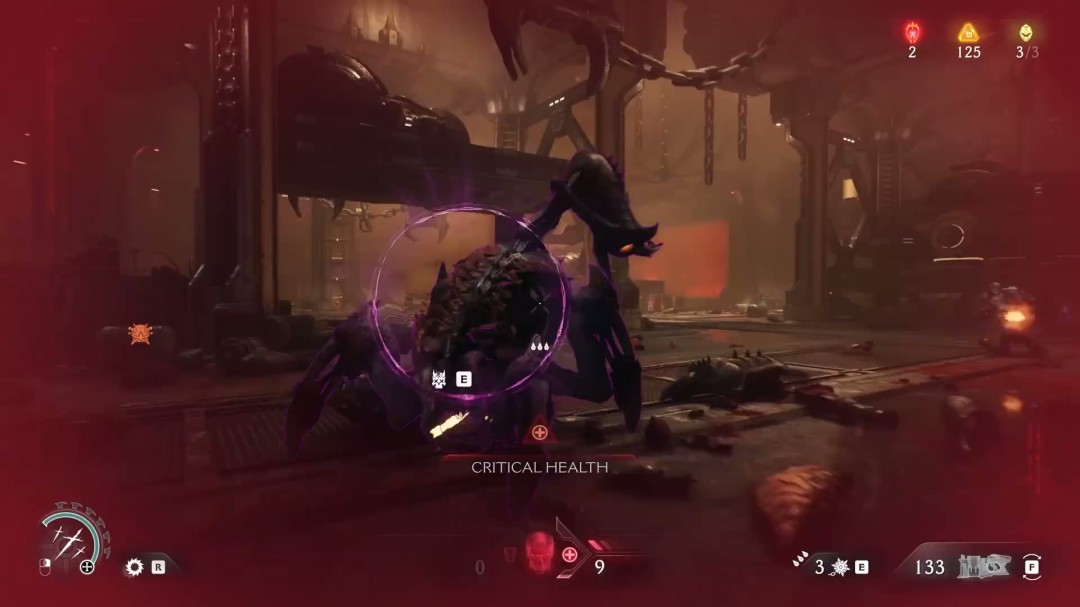Select the gold triangle currency icon
The image size is (1080, 607).
(968, 32)
